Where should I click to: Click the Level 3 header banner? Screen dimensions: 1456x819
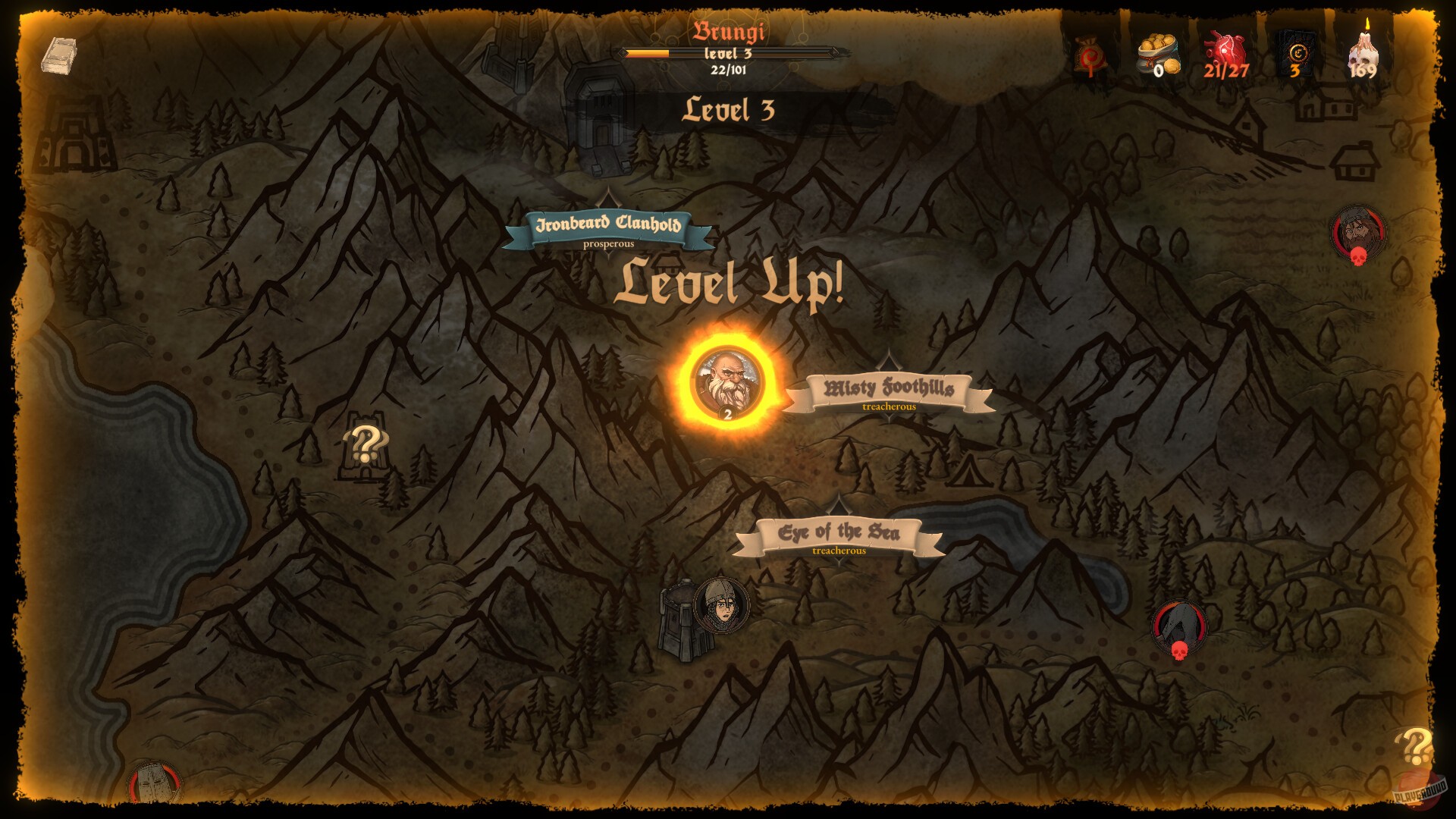click(x=730, y=111)
